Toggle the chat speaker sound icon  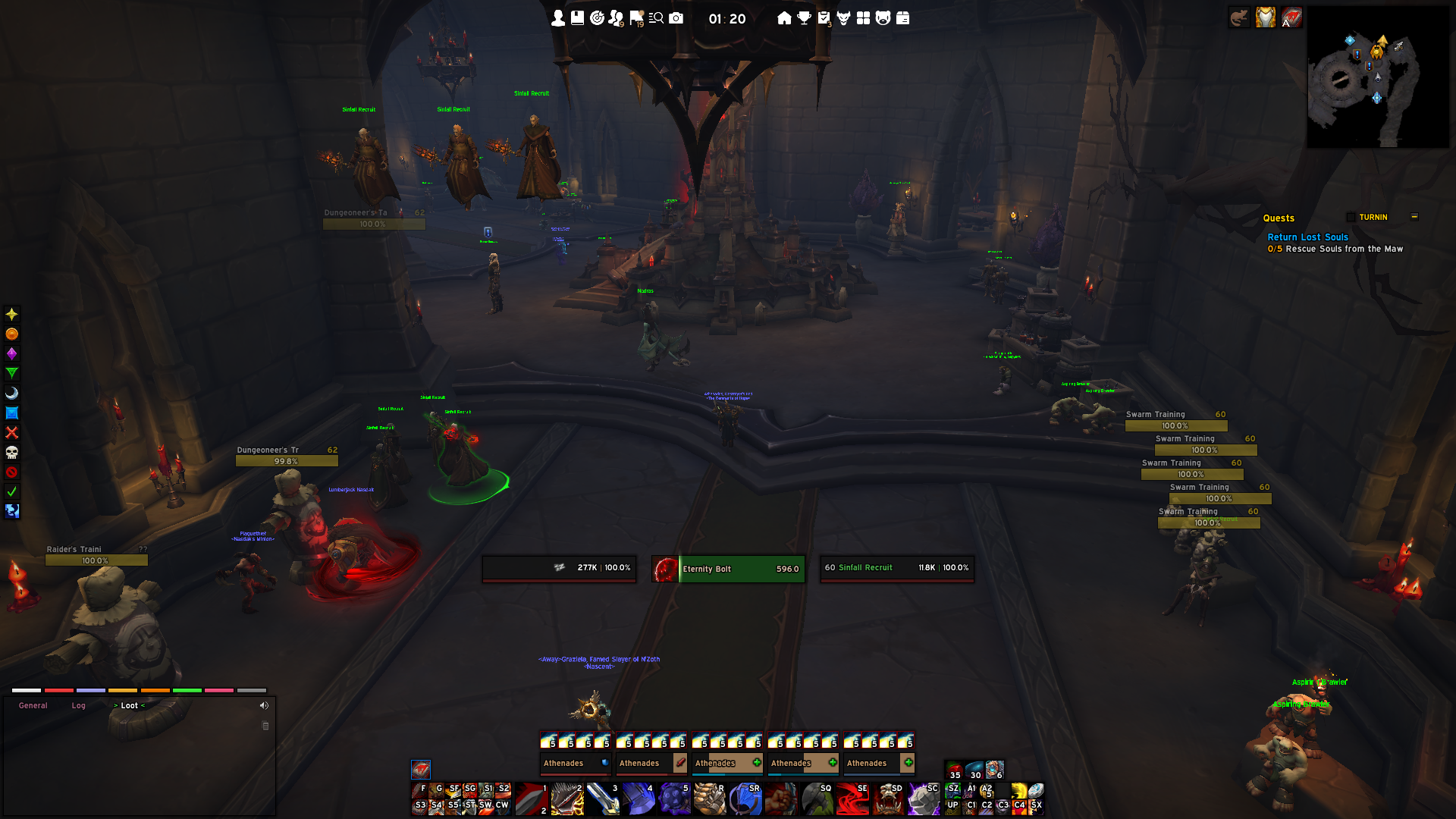point(264,706)
